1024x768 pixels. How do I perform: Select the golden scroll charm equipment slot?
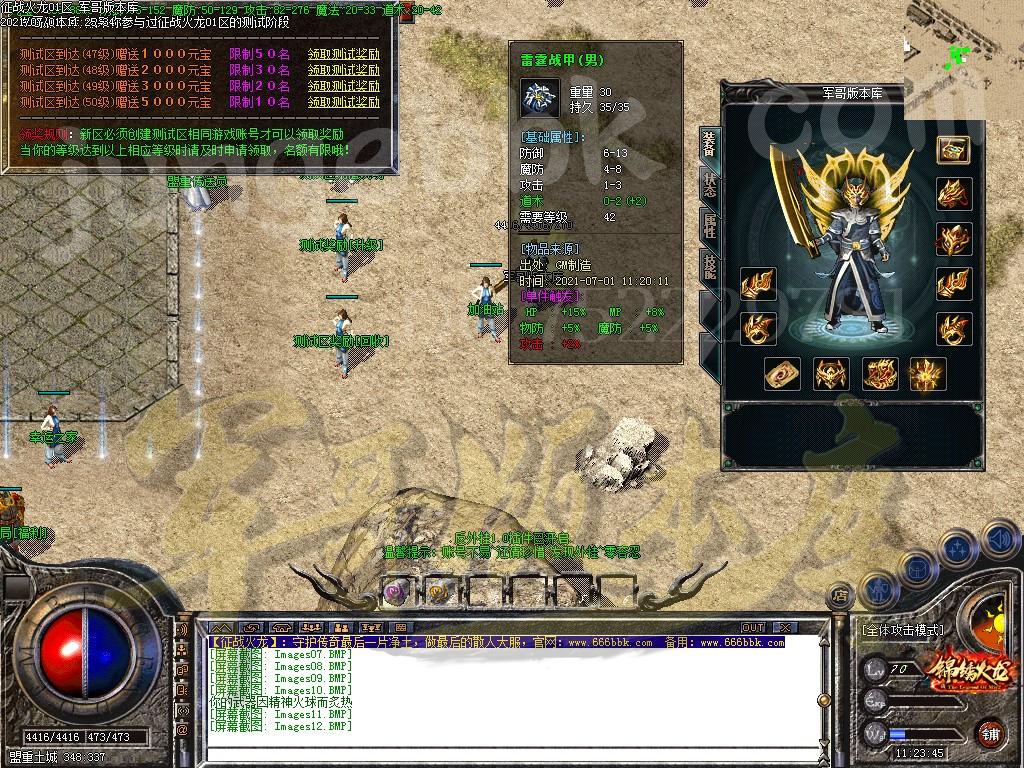(782, 375)
